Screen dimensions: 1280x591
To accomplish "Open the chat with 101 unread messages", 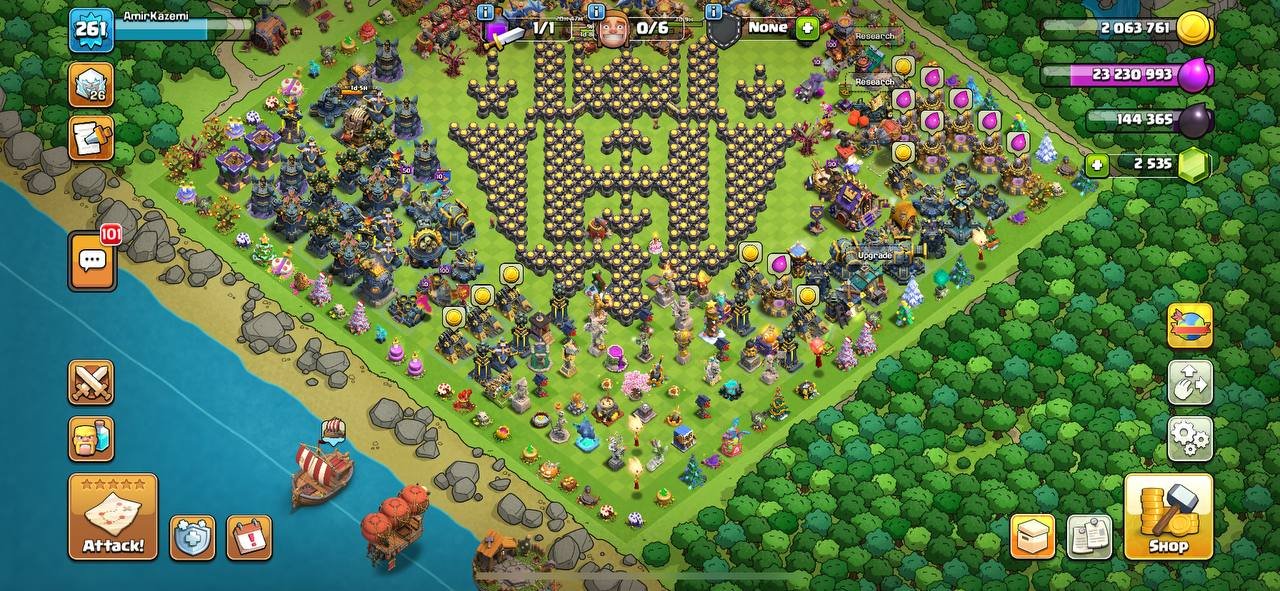I will coord(92,261).
